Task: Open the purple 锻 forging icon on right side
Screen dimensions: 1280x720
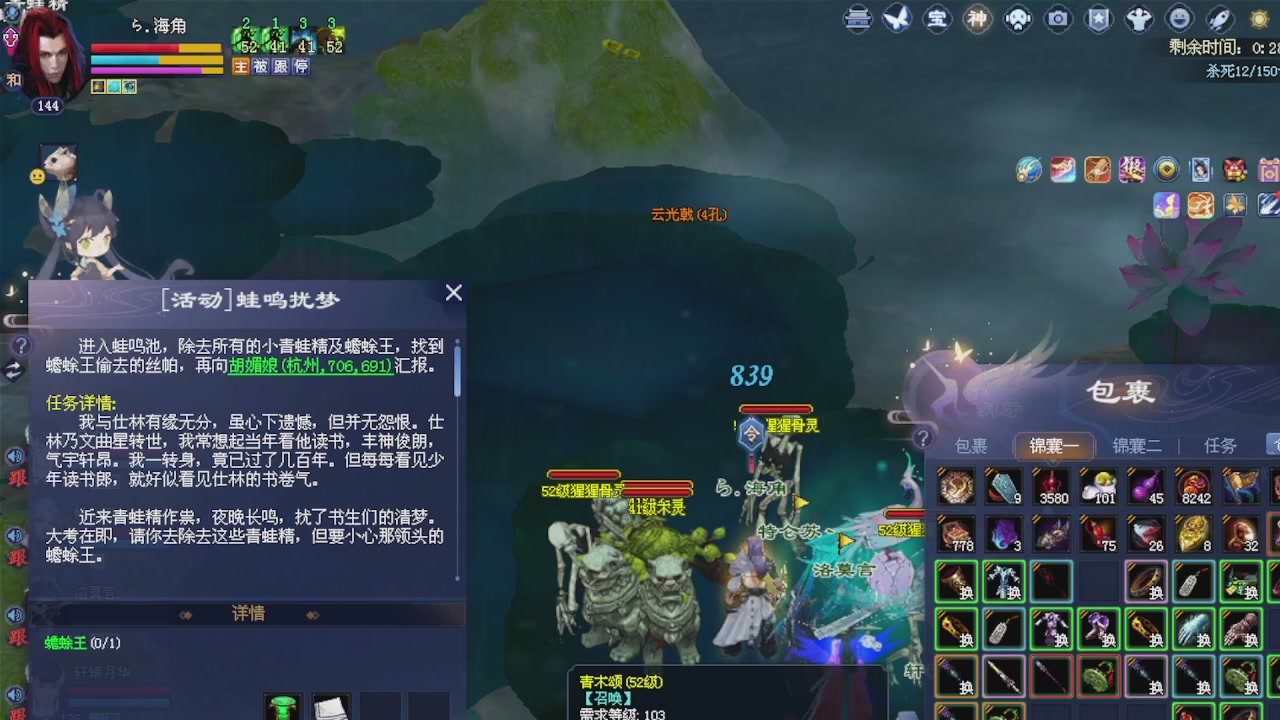Action: coord(1131,170)
